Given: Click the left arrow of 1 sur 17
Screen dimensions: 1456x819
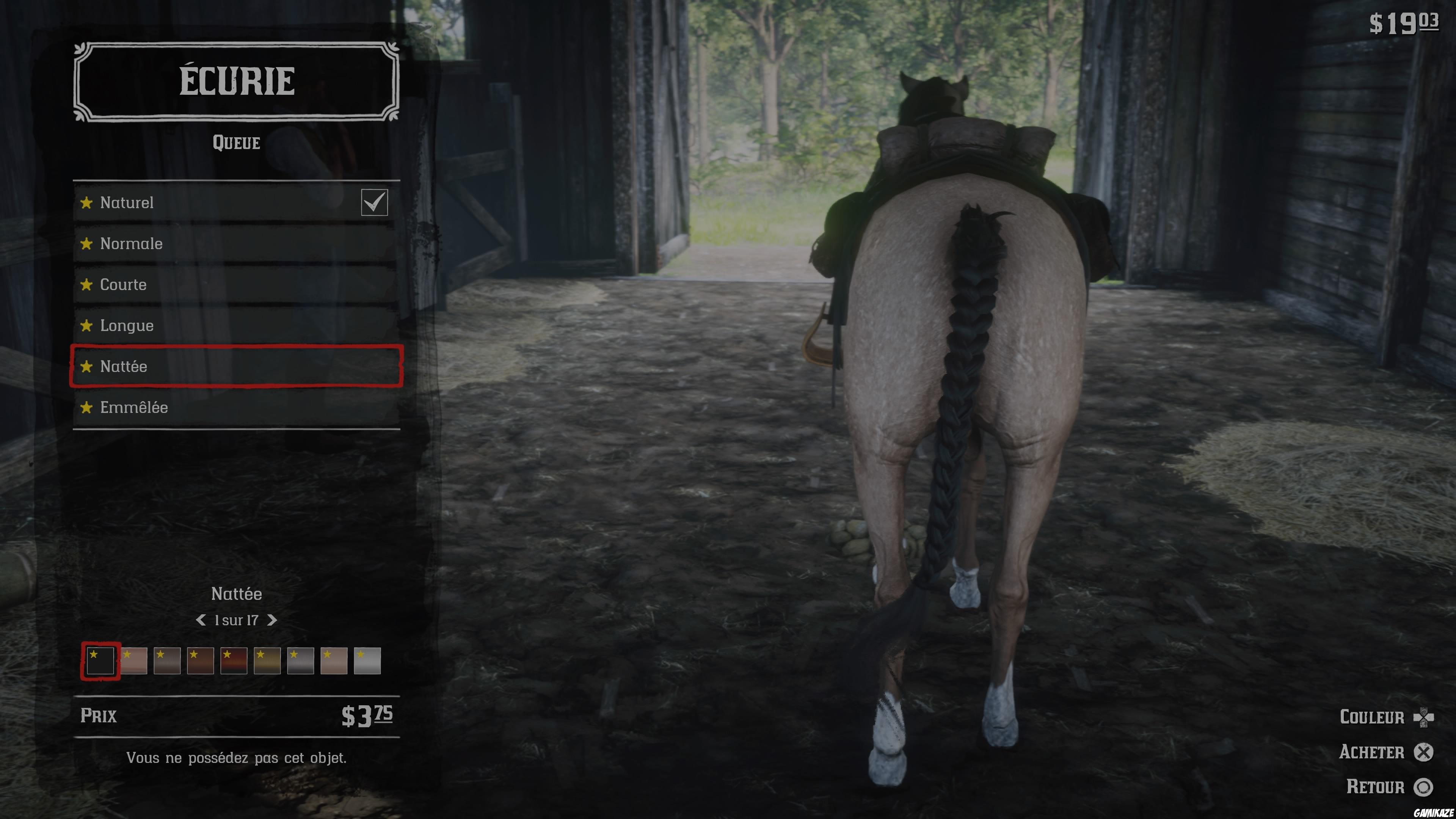Looking at the screenshot, I should 201,620.
